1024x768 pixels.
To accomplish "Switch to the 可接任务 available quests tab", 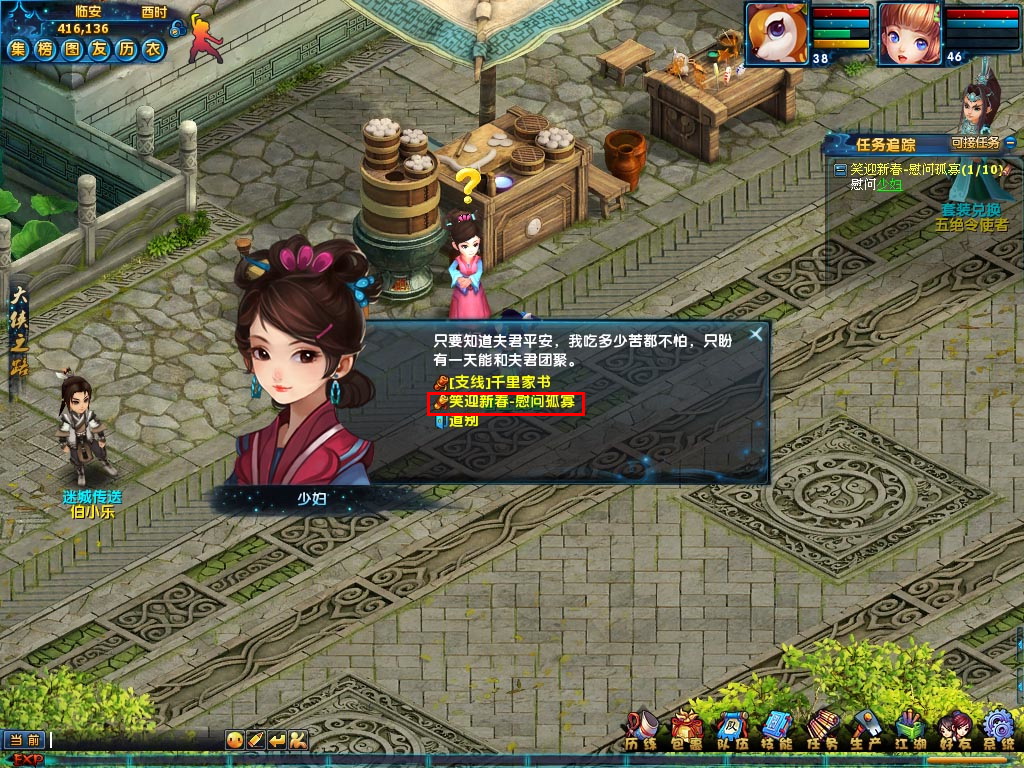I will pos(976,143).
